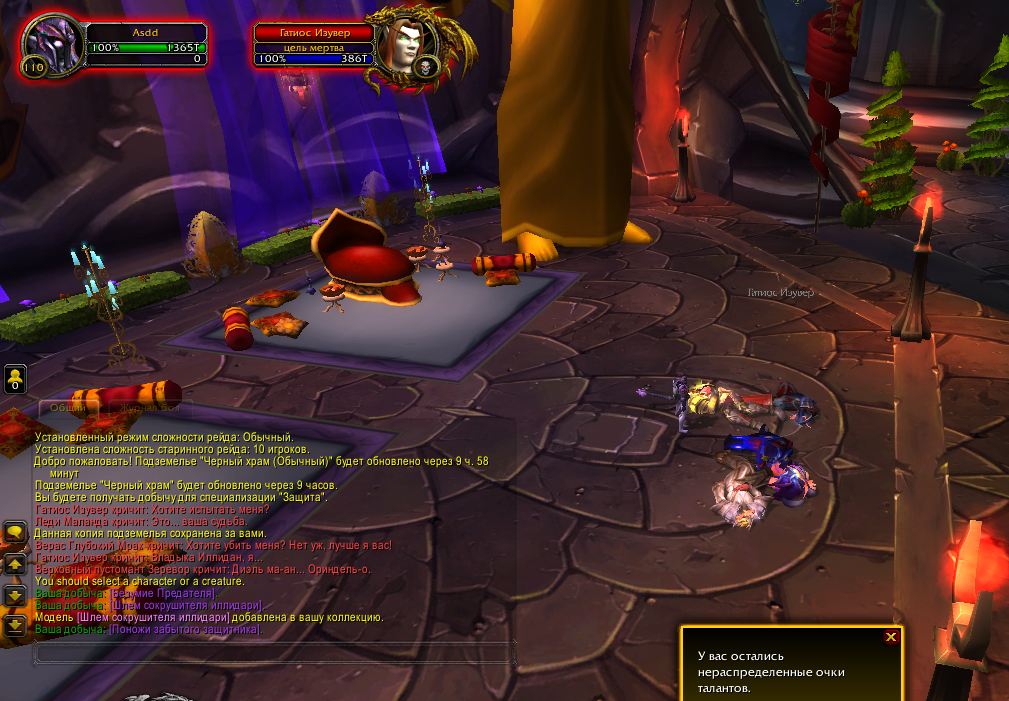
Task: Jump to the bottom of chat
Action: (x=15, y=626)
